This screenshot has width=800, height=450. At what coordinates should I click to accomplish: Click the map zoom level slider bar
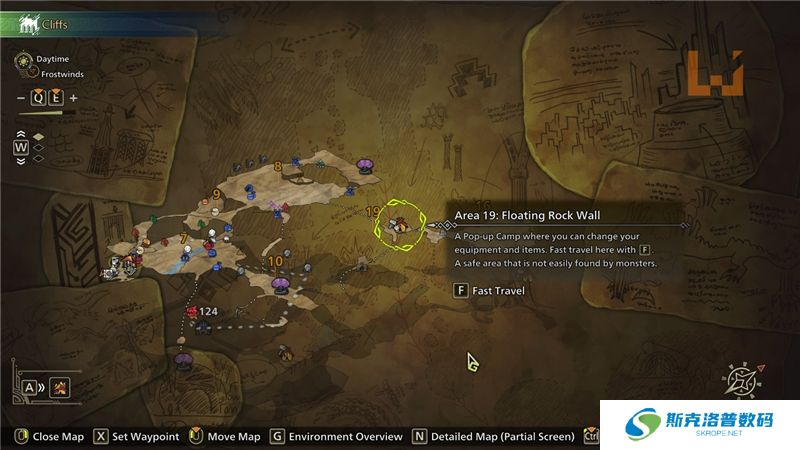tap(46, 113)
